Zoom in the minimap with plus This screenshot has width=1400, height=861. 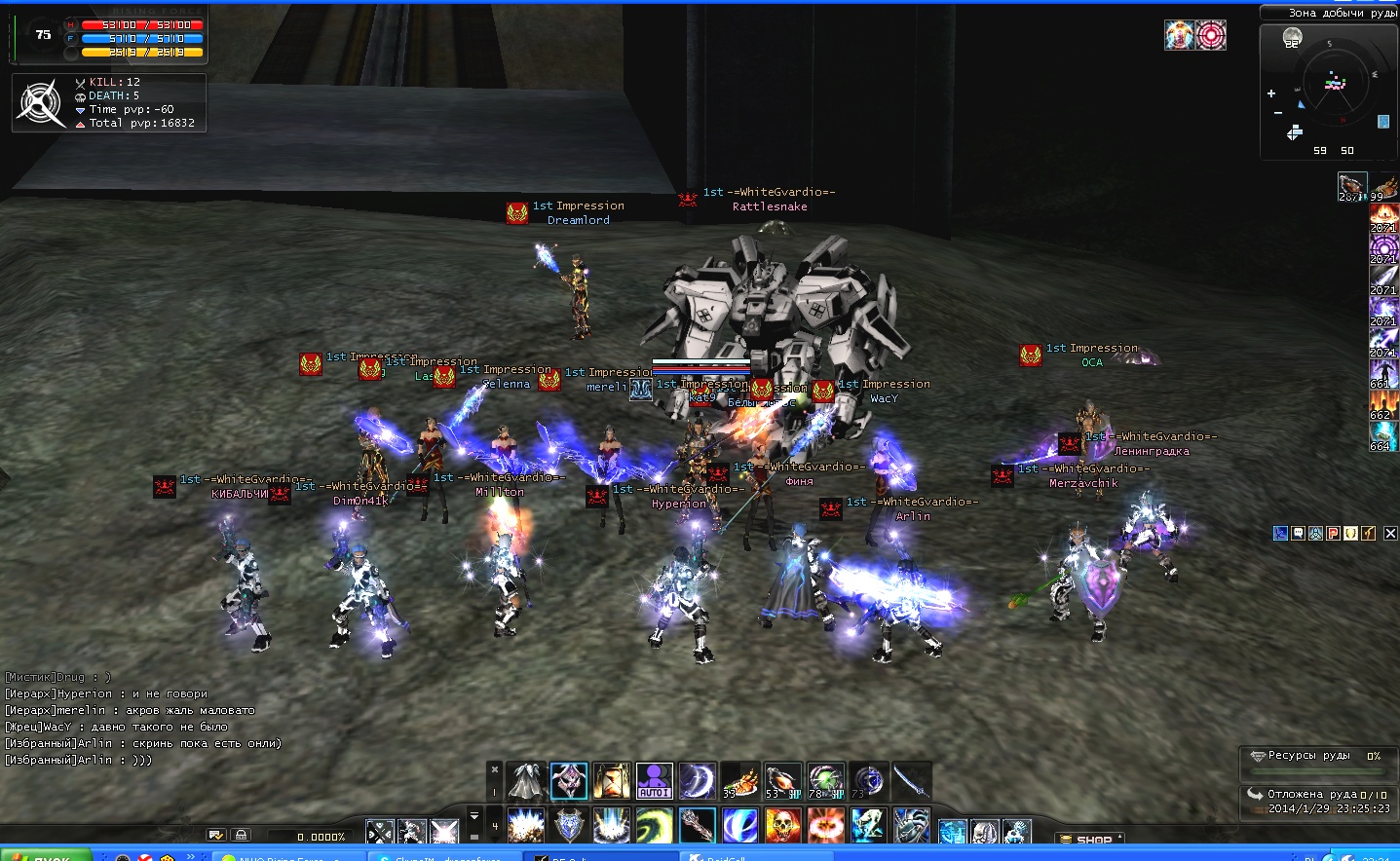tap(1270, 94)
